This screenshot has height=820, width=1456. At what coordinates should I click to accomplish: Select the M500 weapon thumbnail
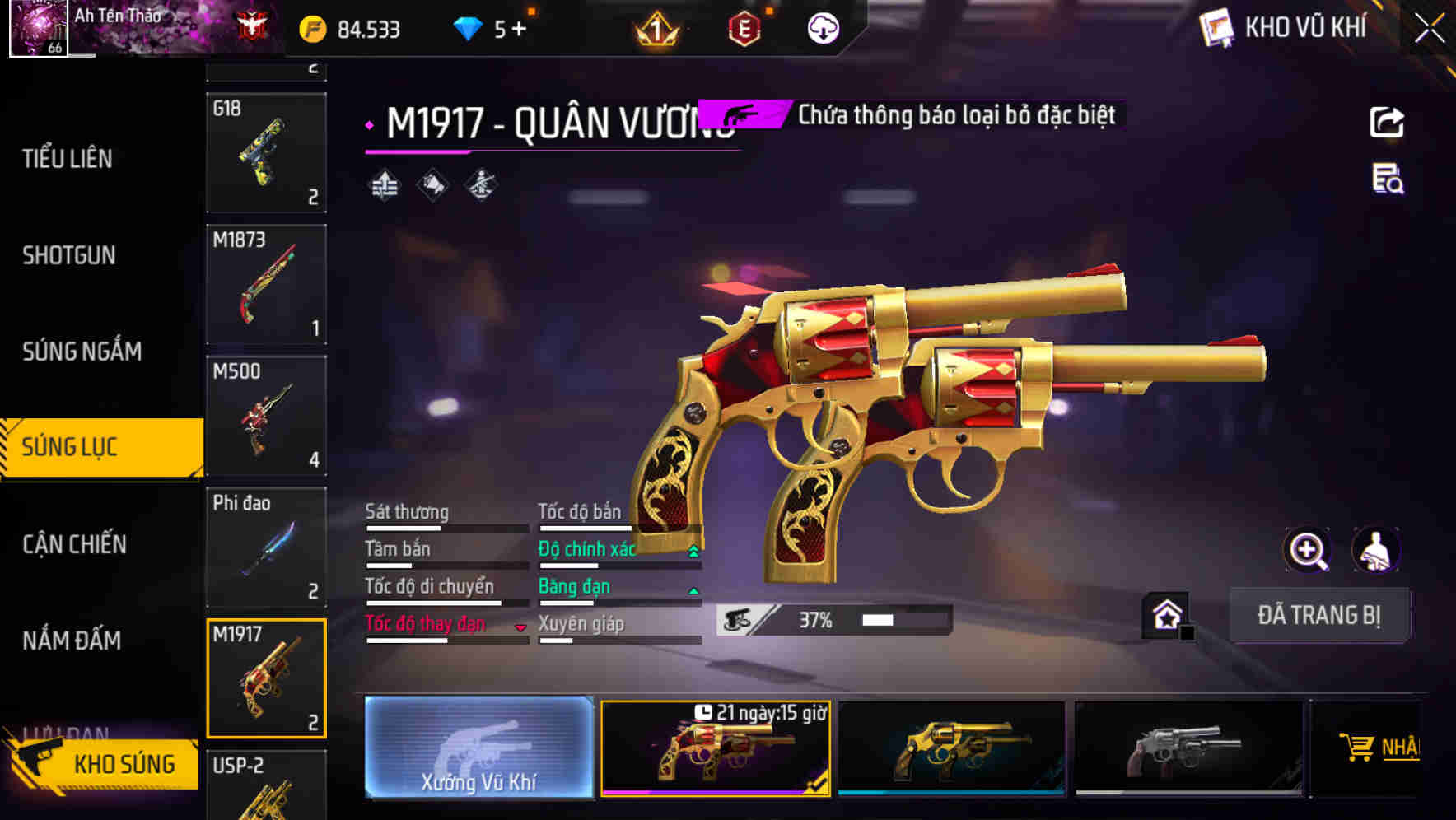[x=265, y=416]
